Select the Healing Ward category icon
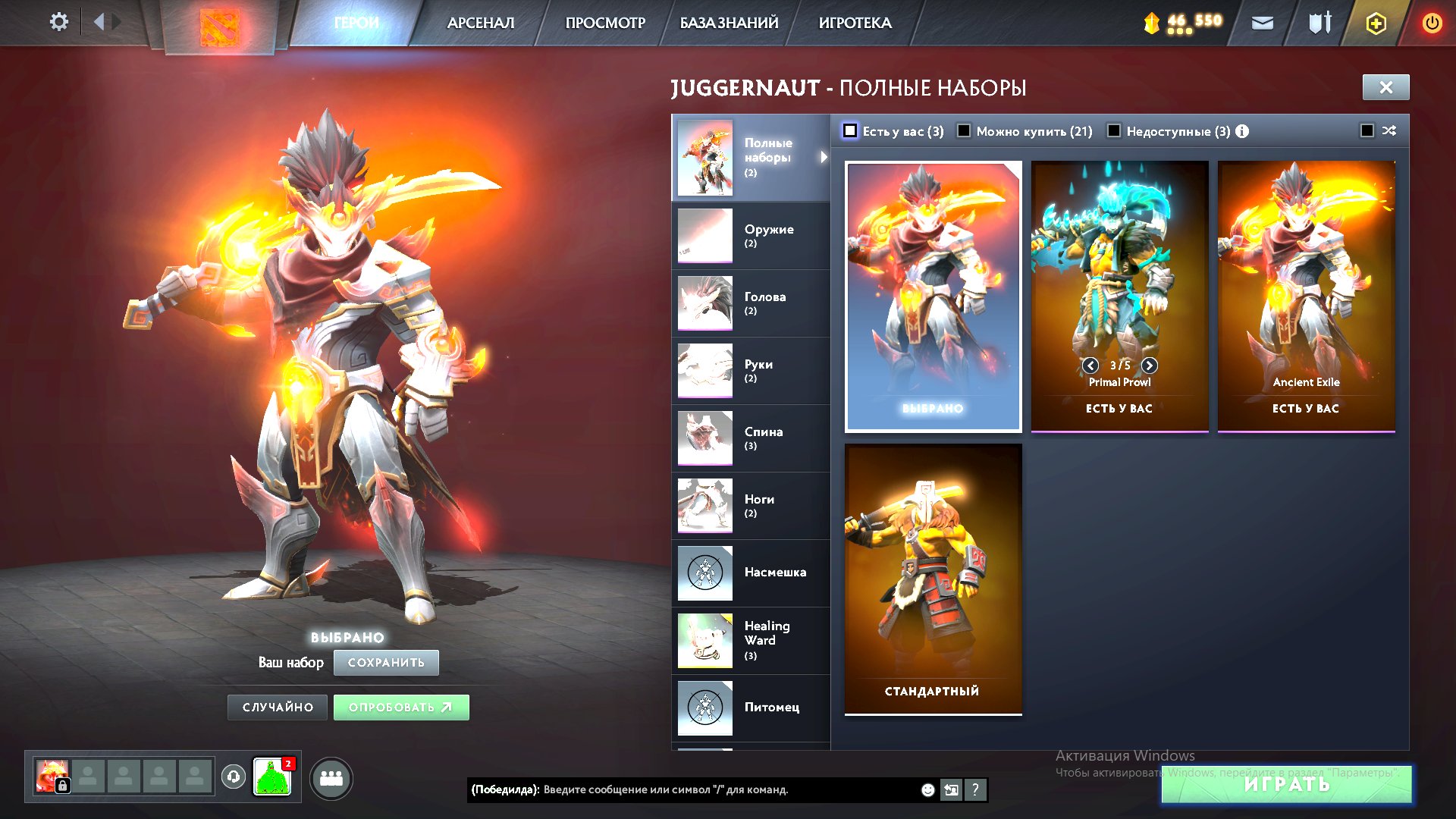 click(704, 640)
